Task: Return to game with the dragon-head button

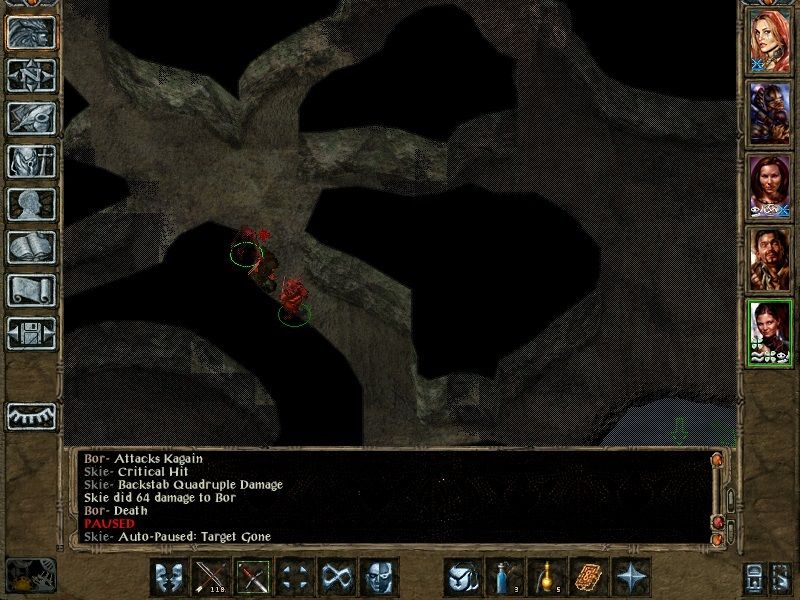Action: tap(31, 32)
